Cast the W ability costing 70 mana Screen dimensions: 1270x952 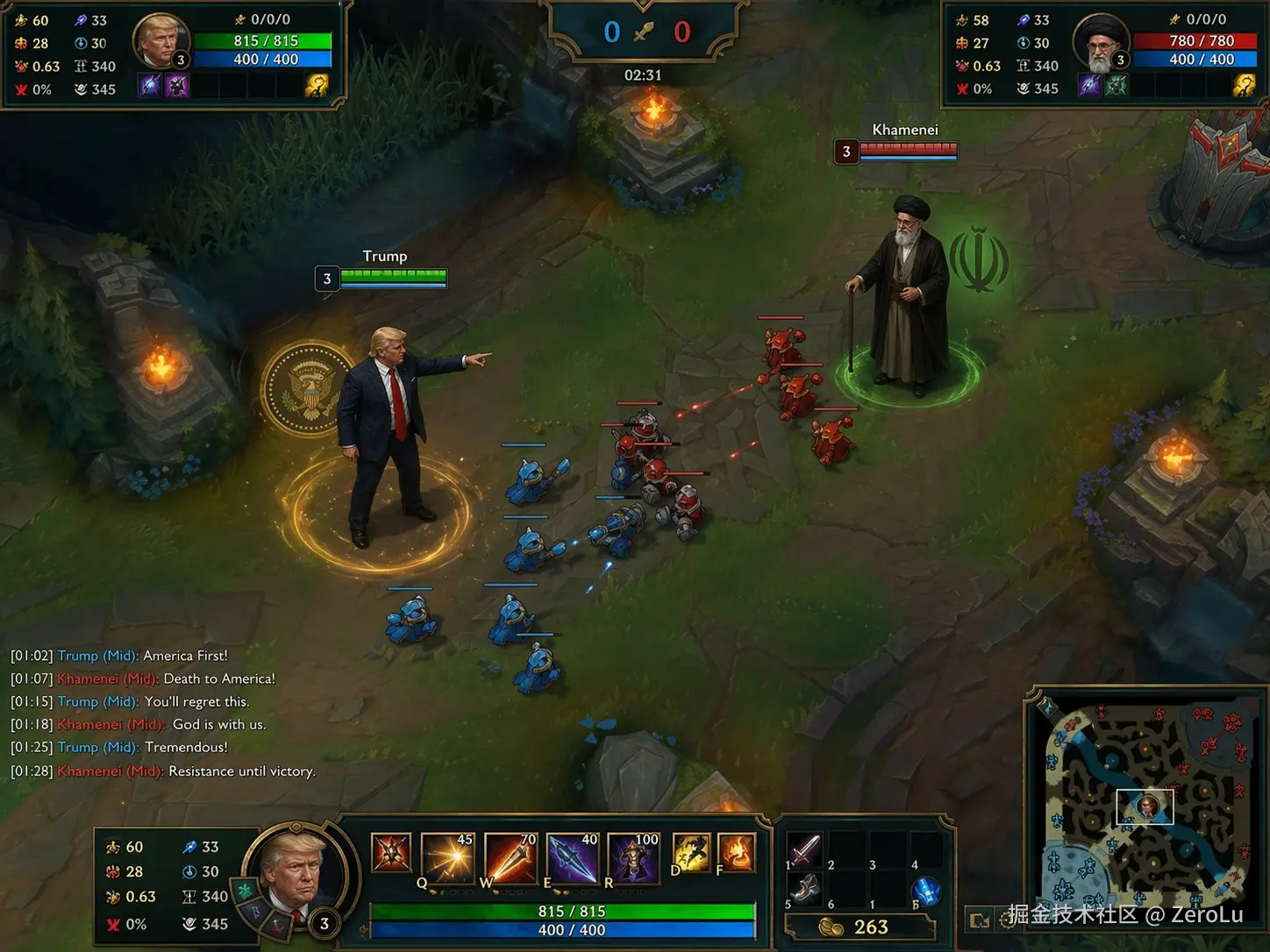click(x=510, y=856)
